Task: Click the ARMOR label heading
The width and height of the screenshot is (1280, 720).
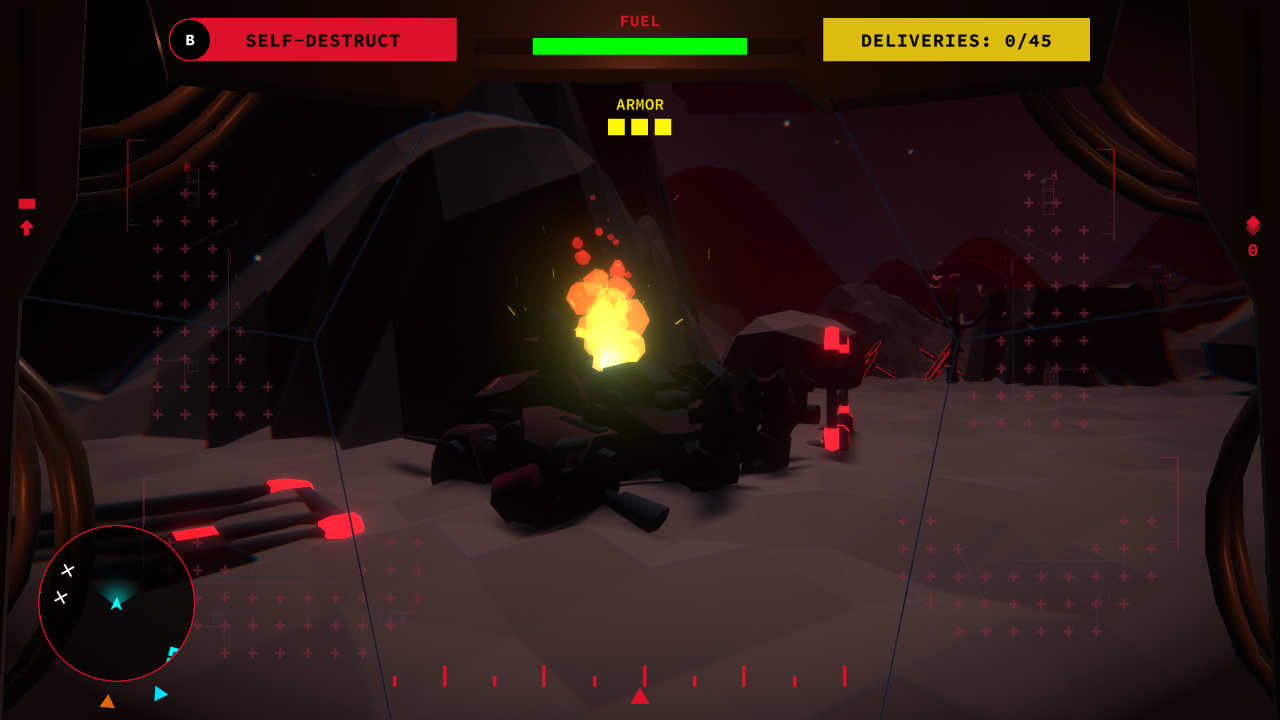Action: 639,104
